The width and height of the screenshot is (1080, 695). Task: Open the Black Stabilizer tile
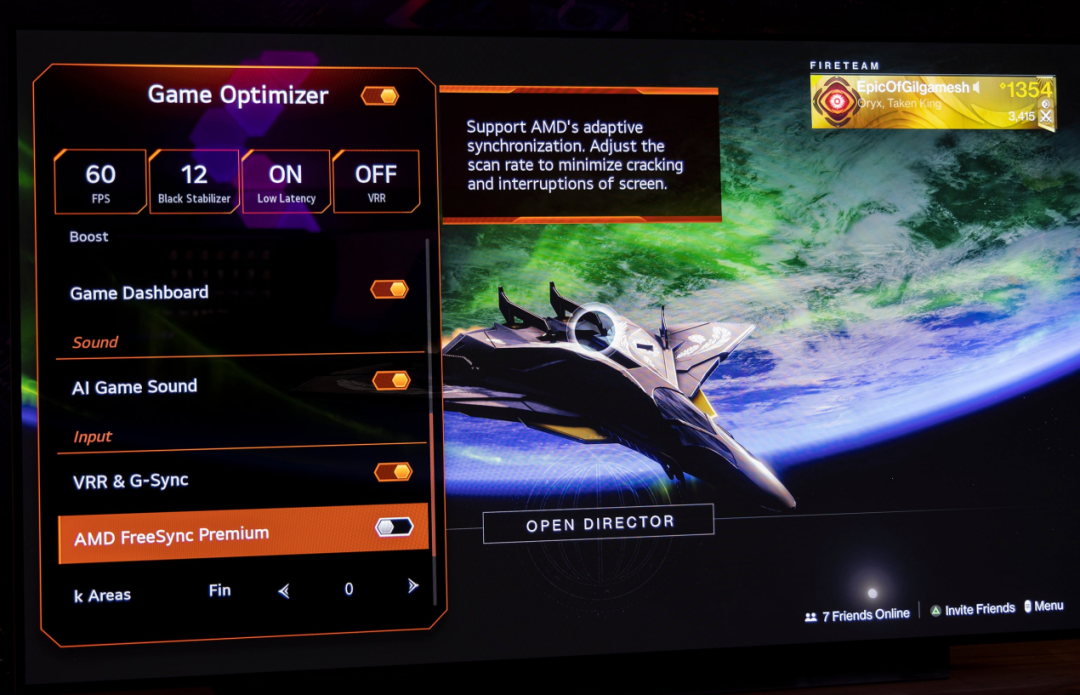point(194,182)
